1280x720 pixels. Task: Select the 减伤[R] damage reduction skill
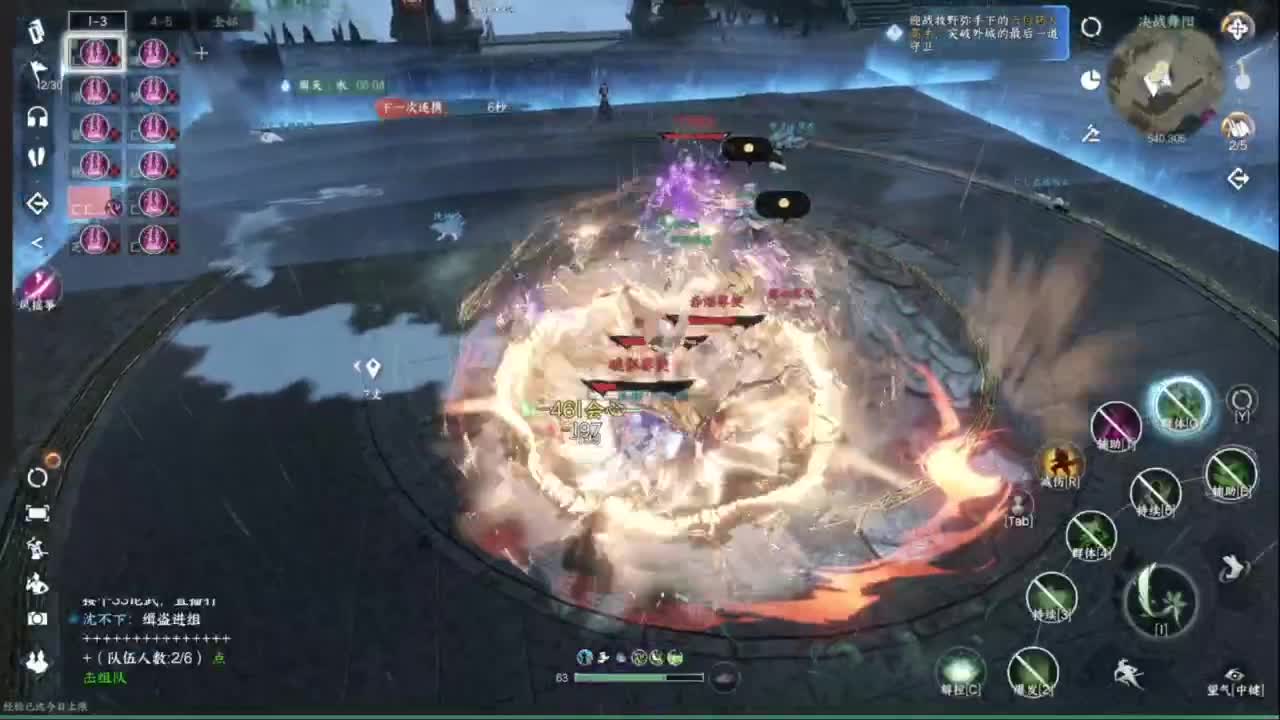(x=1059, y=467)
